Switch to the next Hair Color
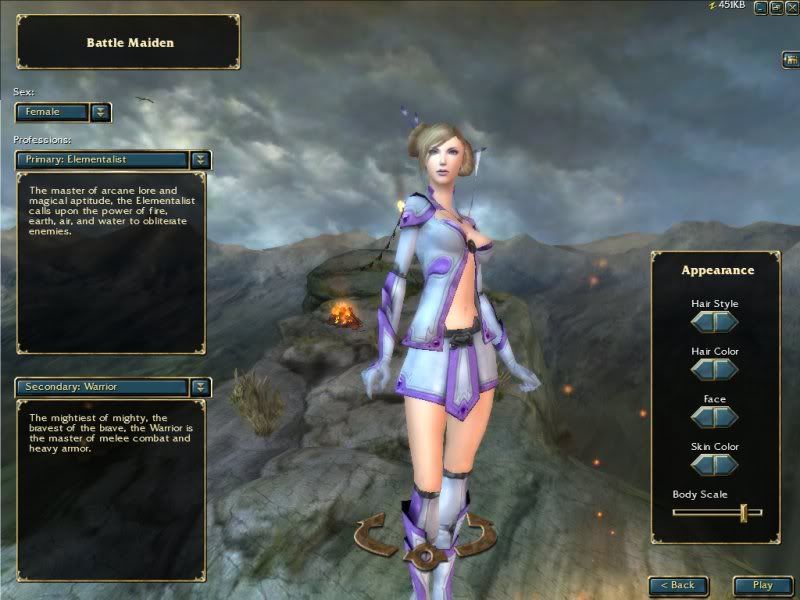Screen dimensions: 800x600 coord(727,369)
